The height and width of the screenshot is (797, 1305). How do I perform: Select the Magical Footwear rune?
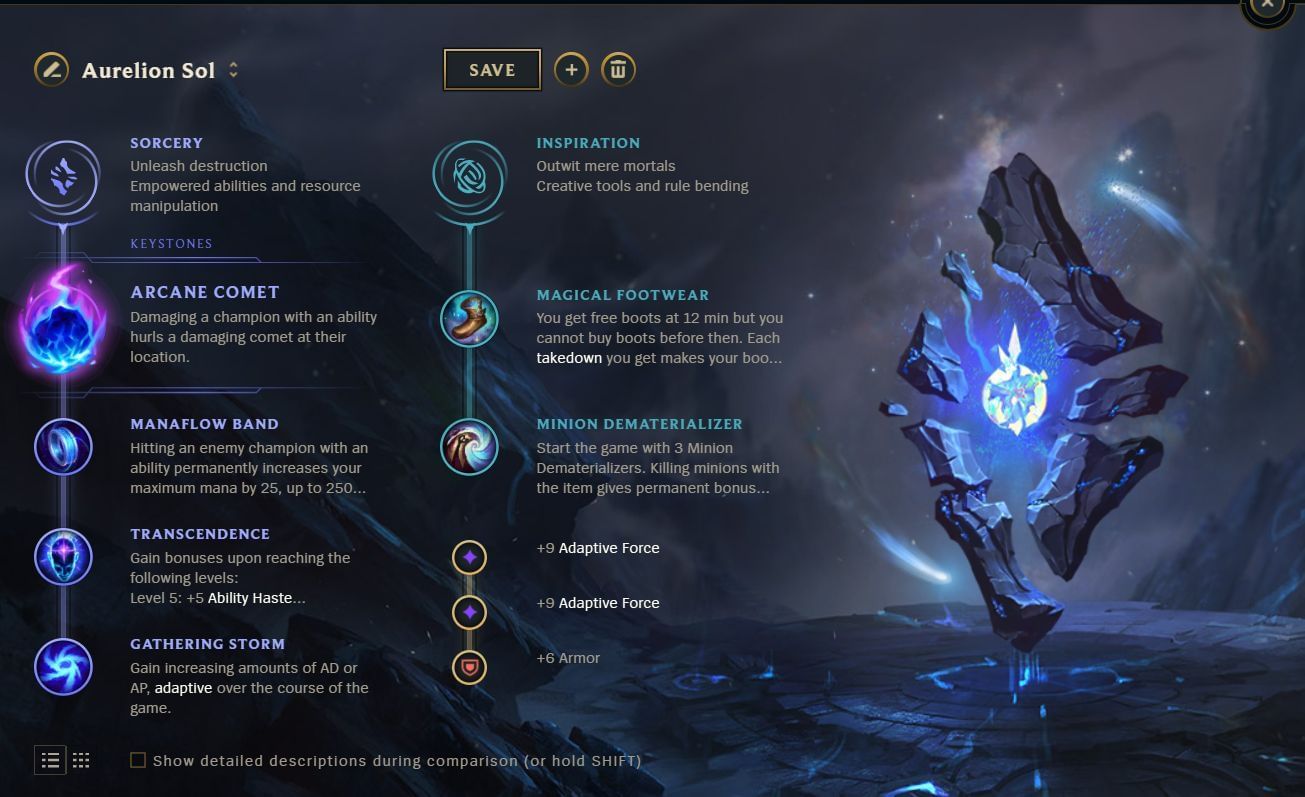point(469,318)
